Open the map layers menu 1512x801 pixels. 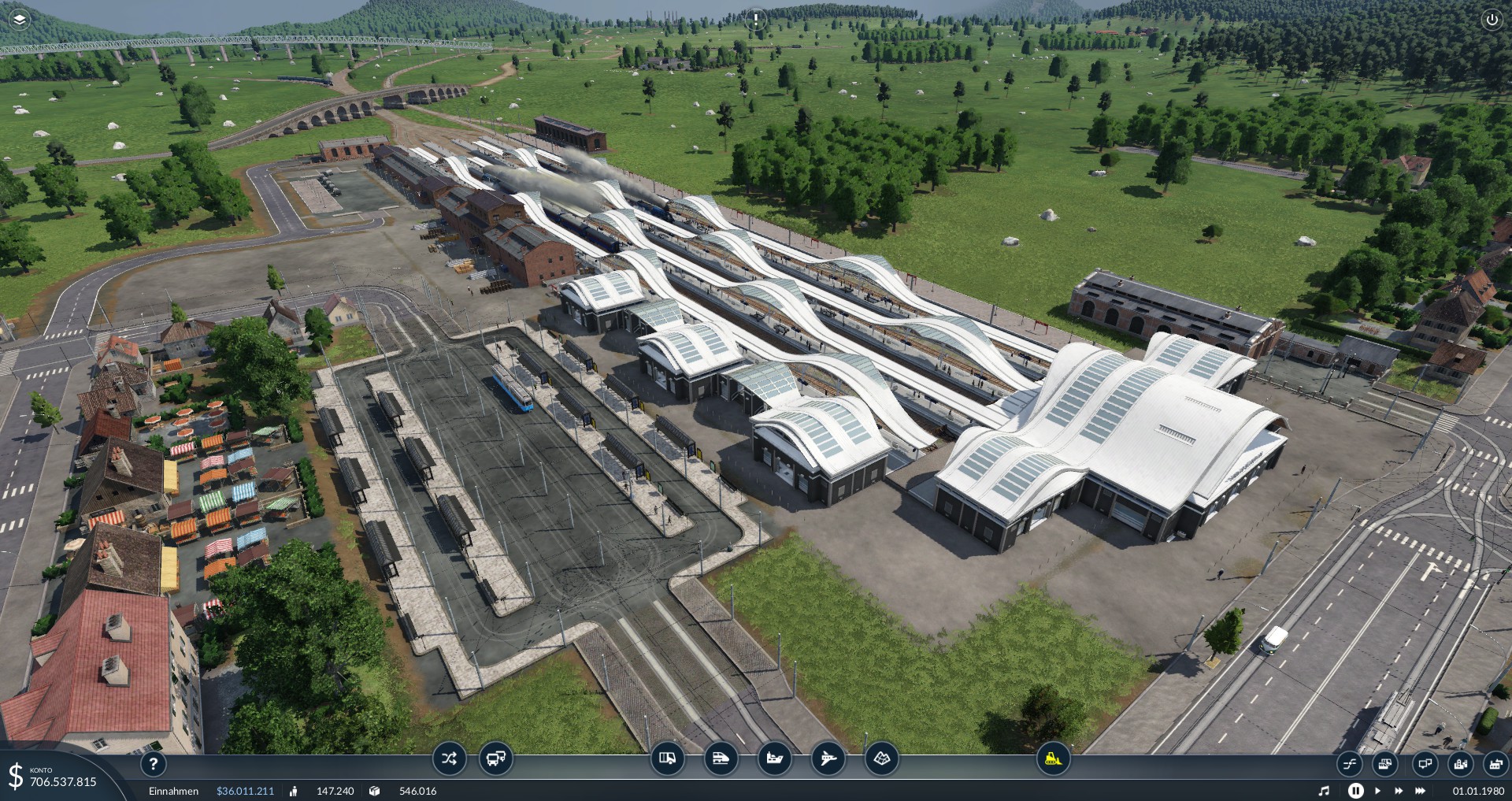tap(20, 19)
